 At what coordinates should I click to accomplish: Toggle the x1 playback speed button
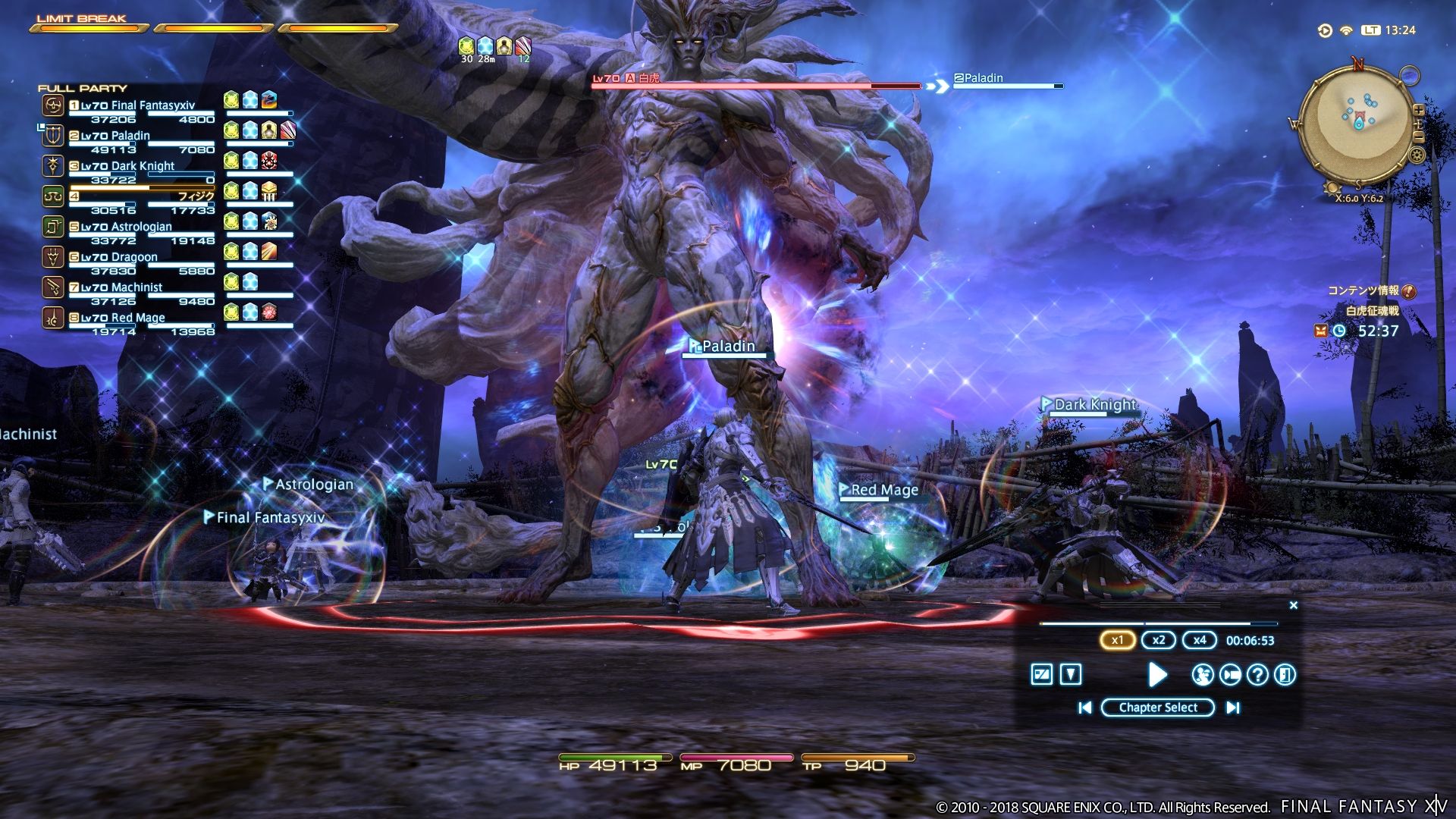(x=1117, y=639)
